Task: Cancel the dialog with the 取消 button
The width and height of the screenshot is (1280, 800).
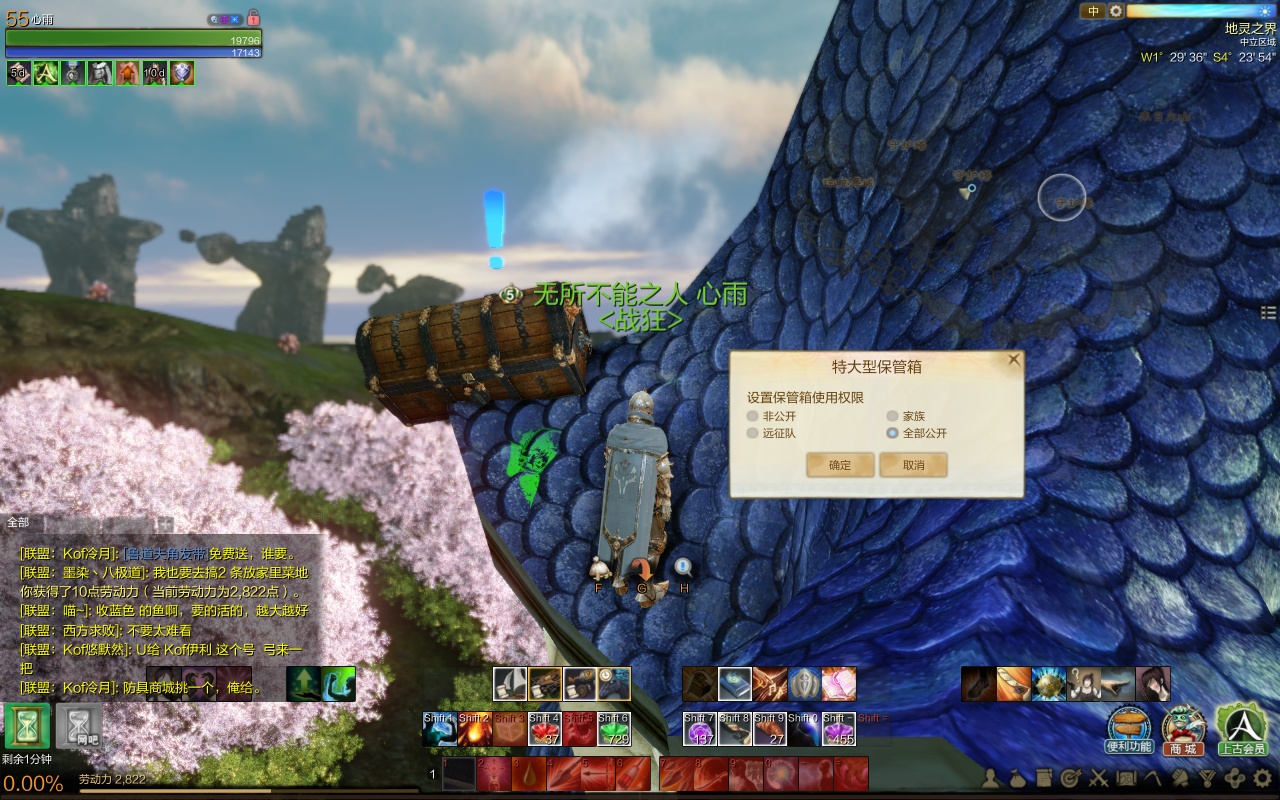Action: [x=913, y=465]
